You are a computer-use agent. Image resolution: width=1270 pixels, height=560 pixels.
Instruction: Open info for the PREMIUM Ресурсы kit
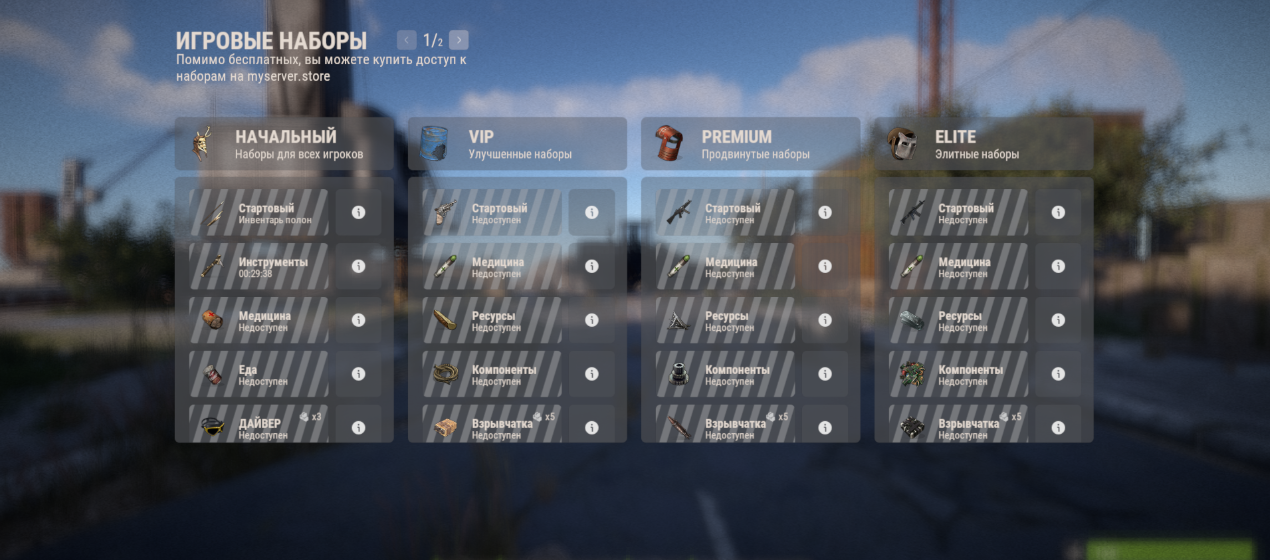[825, 320]
